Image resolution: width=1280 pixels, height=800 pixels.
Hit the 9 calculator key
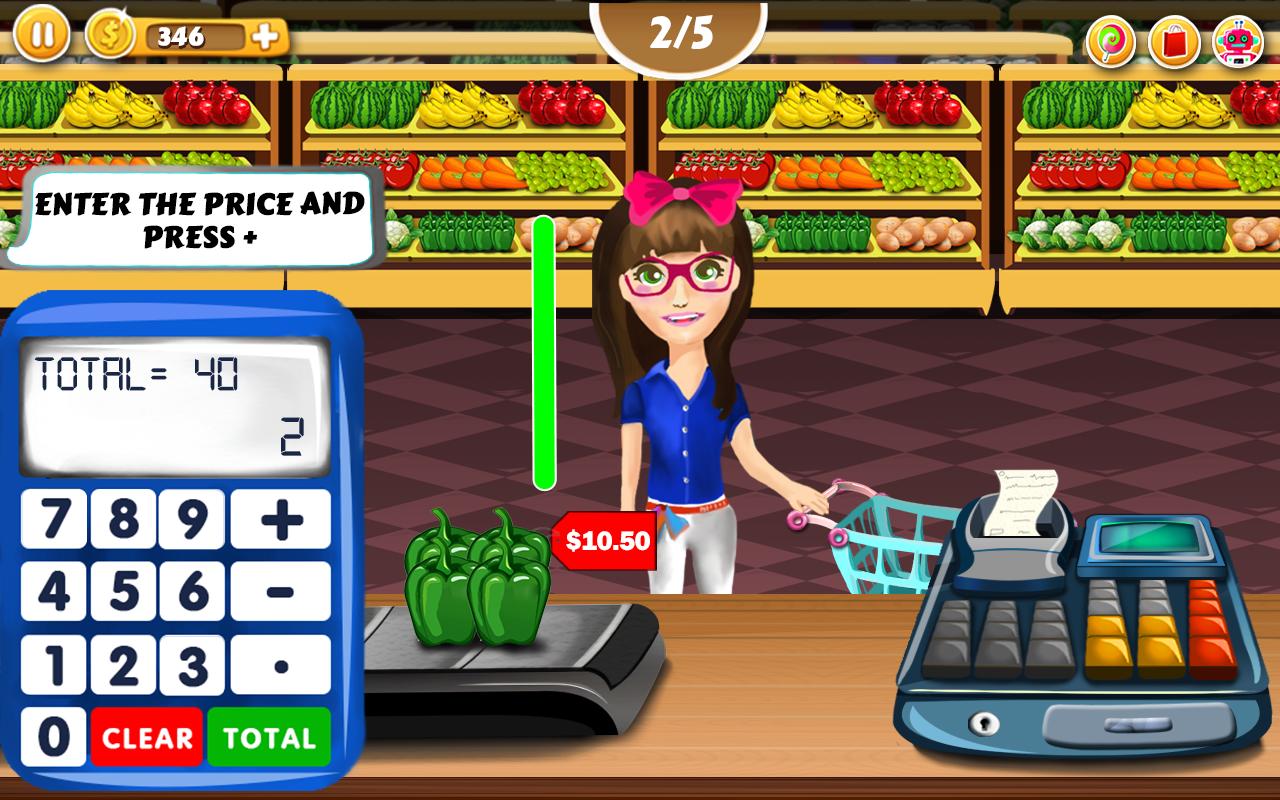point(191,519)
